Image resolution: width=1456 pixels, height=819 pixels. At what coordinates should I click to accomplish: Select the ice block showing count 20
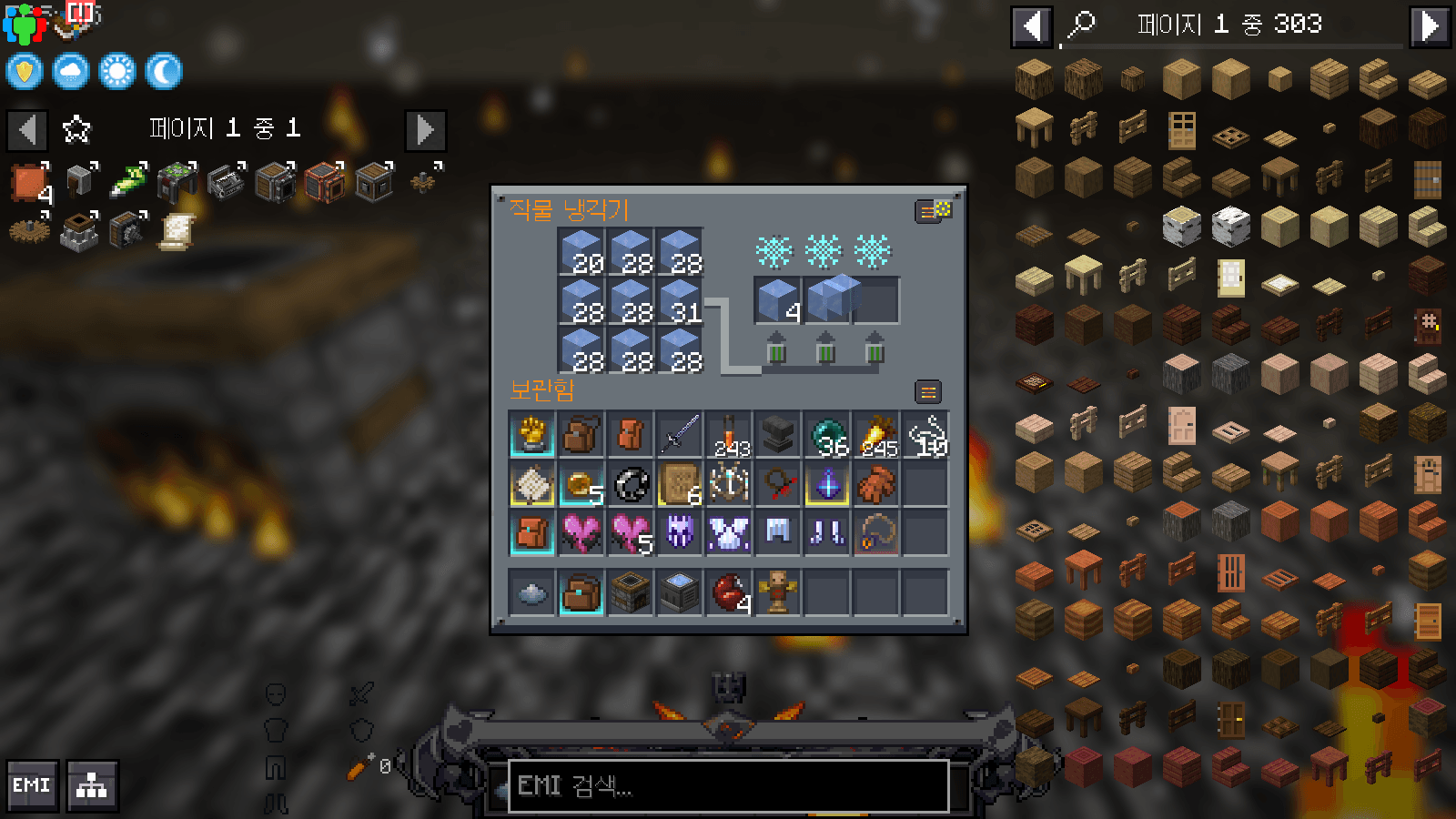[x=581, y=250]
